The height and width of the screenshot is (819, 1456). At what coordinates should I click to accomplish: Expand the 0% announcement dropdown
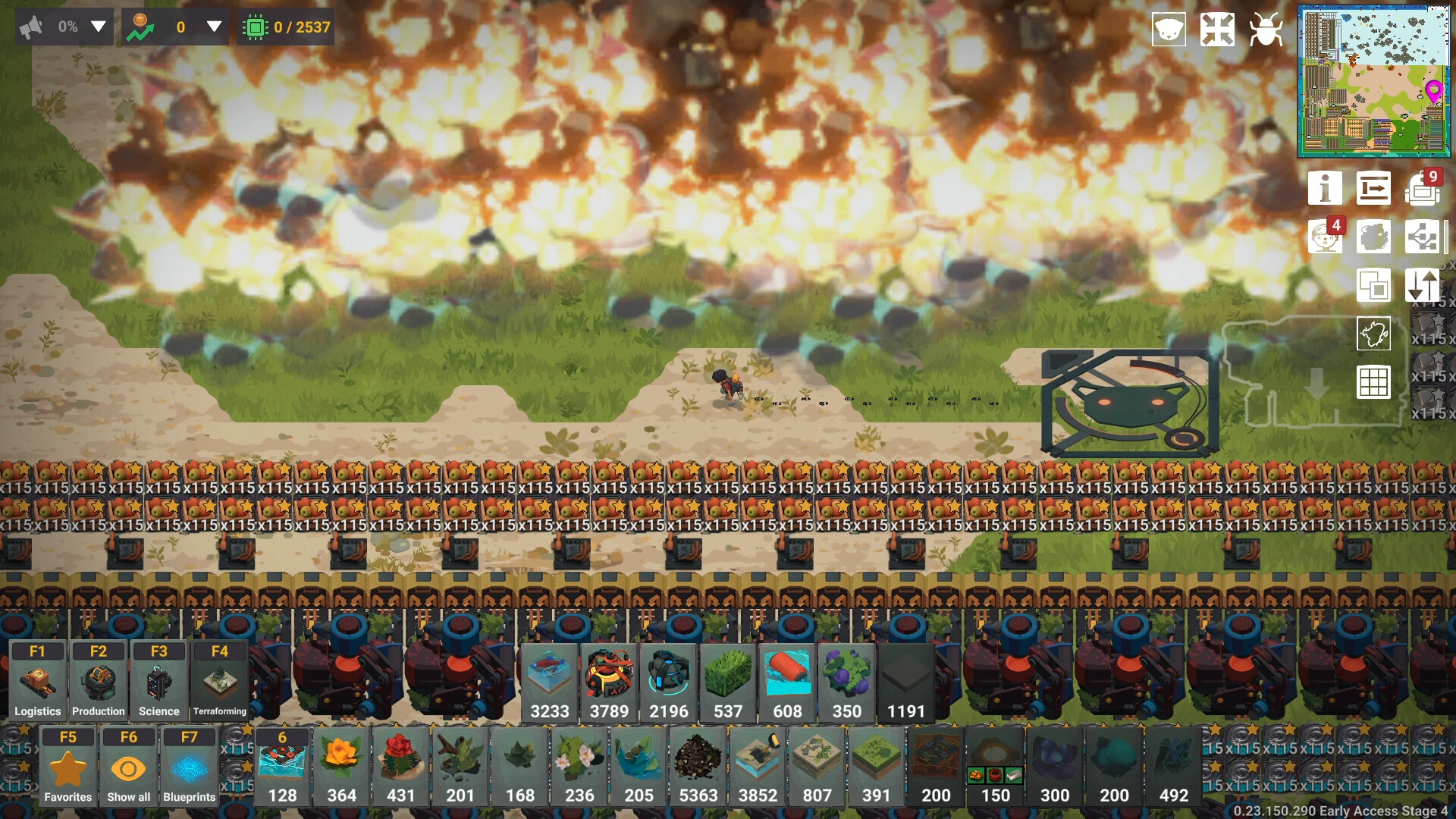click(99, 27)
